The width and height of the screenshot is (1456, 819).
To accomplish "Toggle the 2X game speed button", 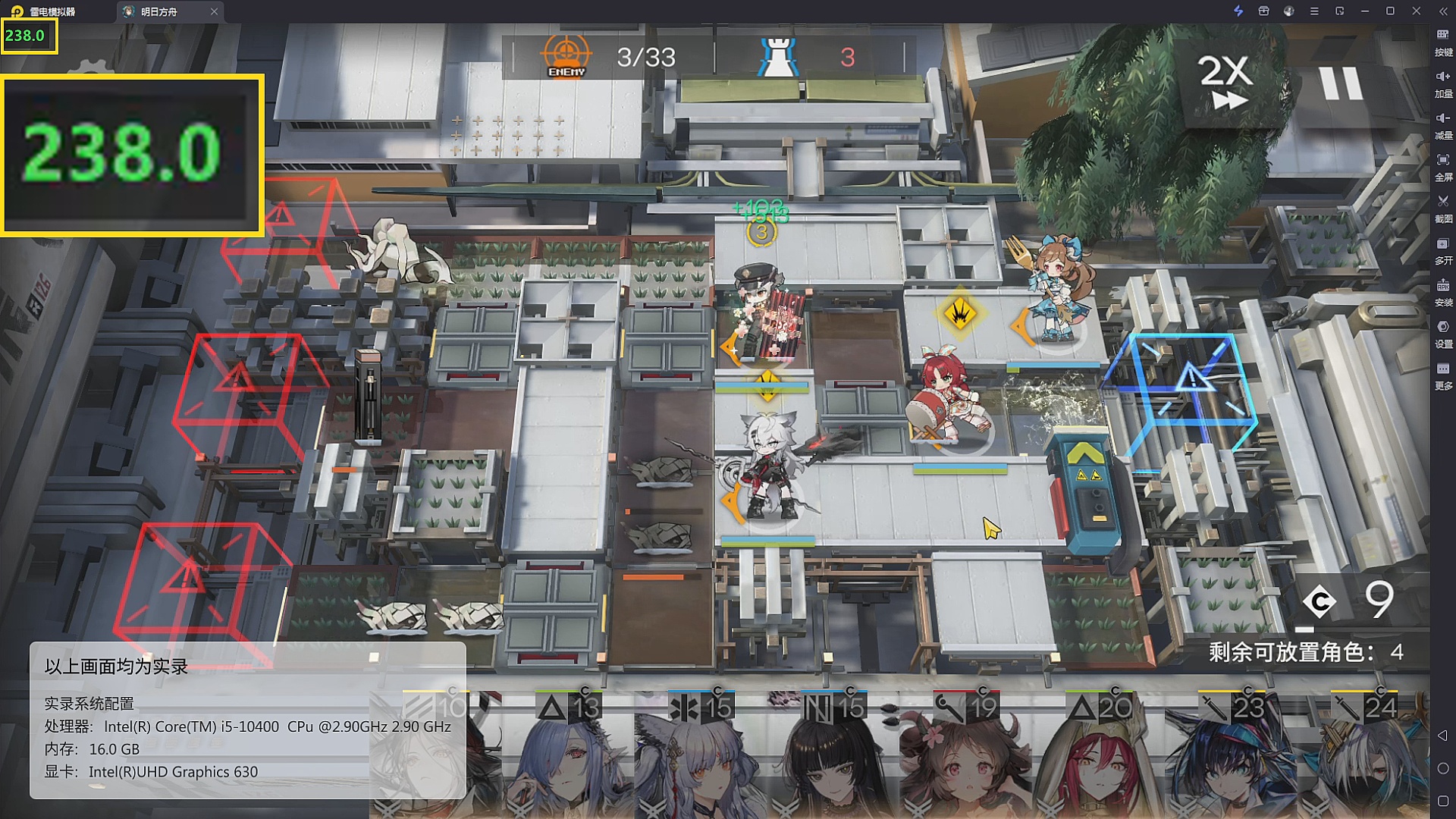I will 1225,82.
